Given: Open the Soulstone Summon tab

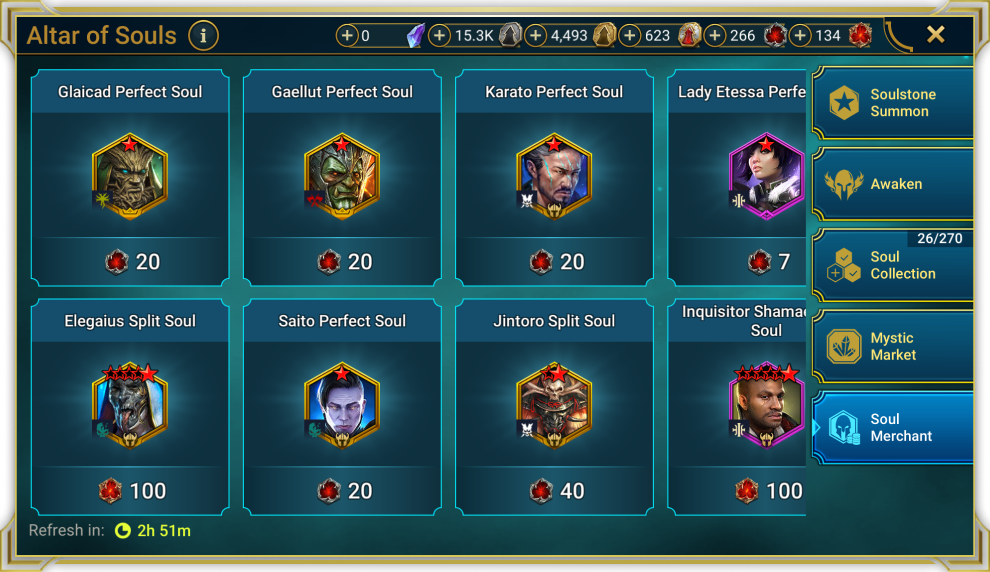Looking at the screenshot, I should (x=893, y=103).
